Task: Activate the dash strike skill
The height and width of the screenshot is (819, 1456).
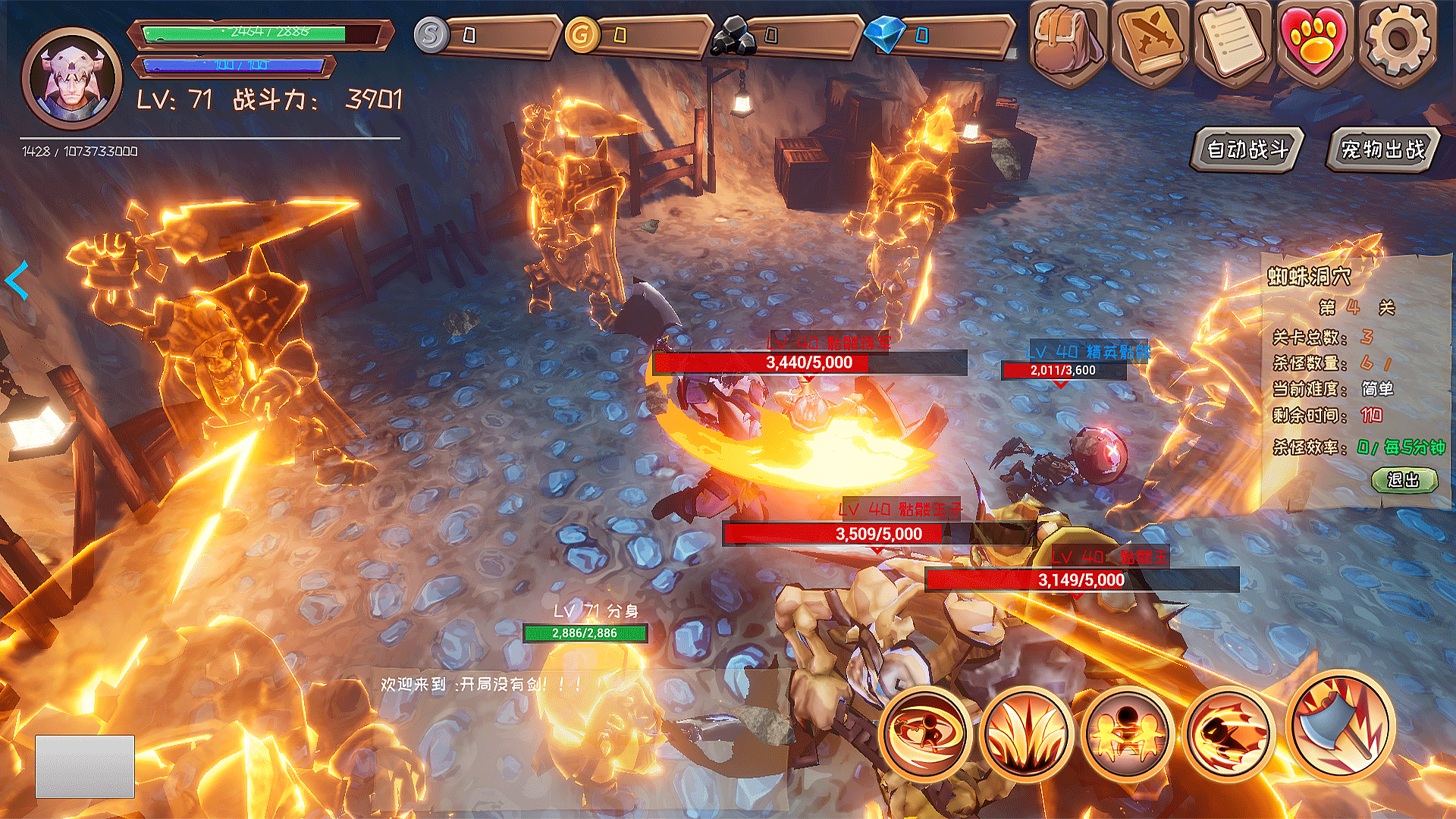Action: click(x=1229, y=733)
